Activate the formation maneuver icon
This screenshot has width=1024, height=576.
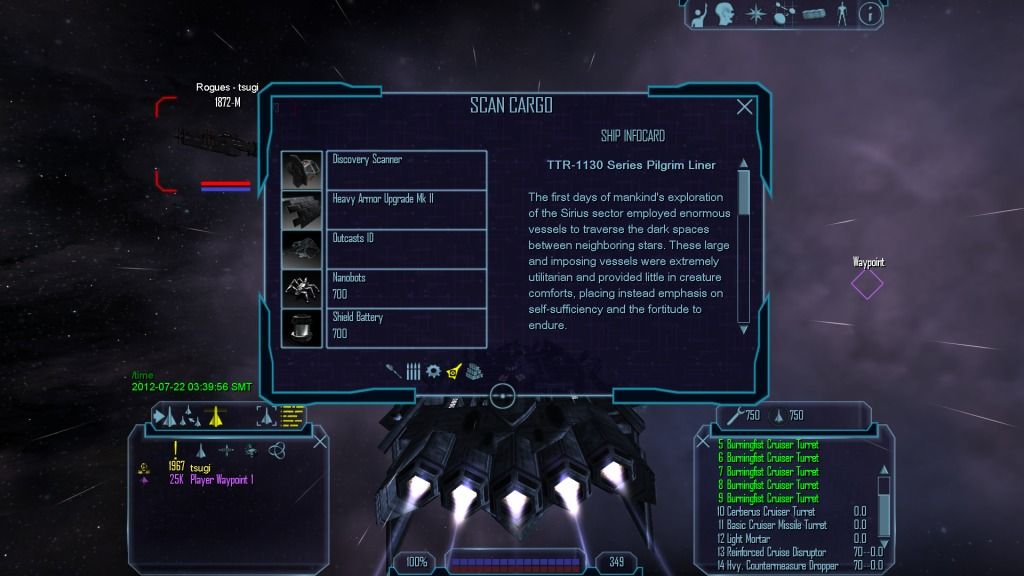tap(188, 416)
